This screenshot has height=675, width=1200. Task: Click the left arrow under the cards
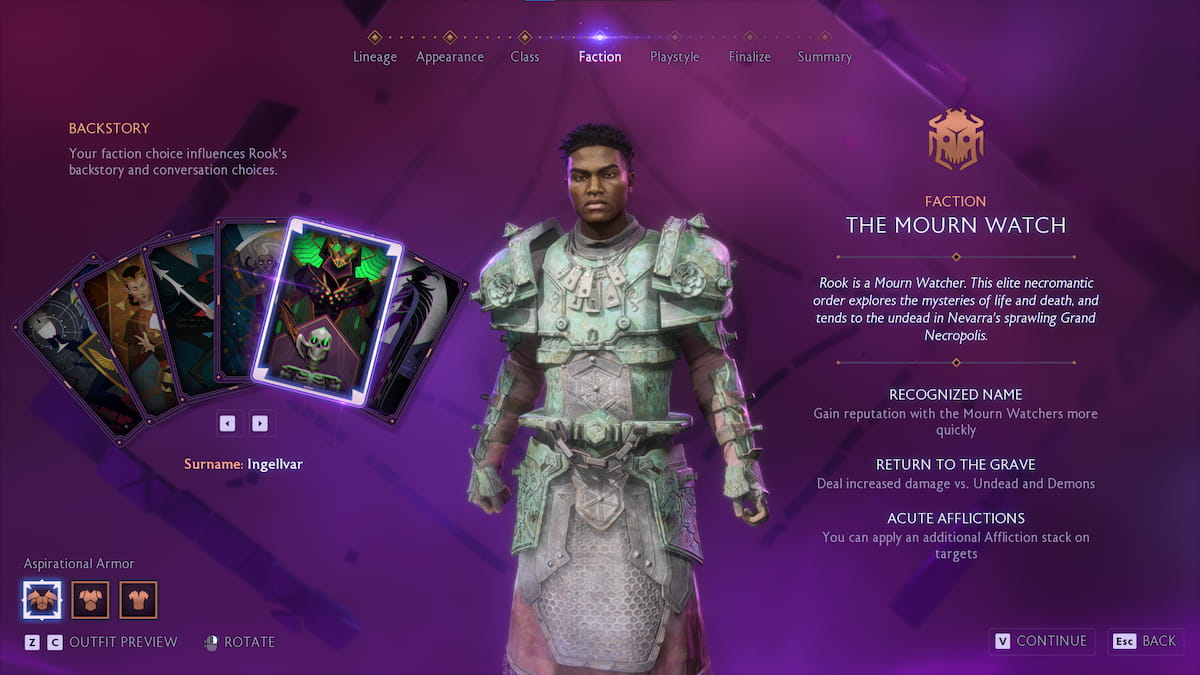[228, 423]
